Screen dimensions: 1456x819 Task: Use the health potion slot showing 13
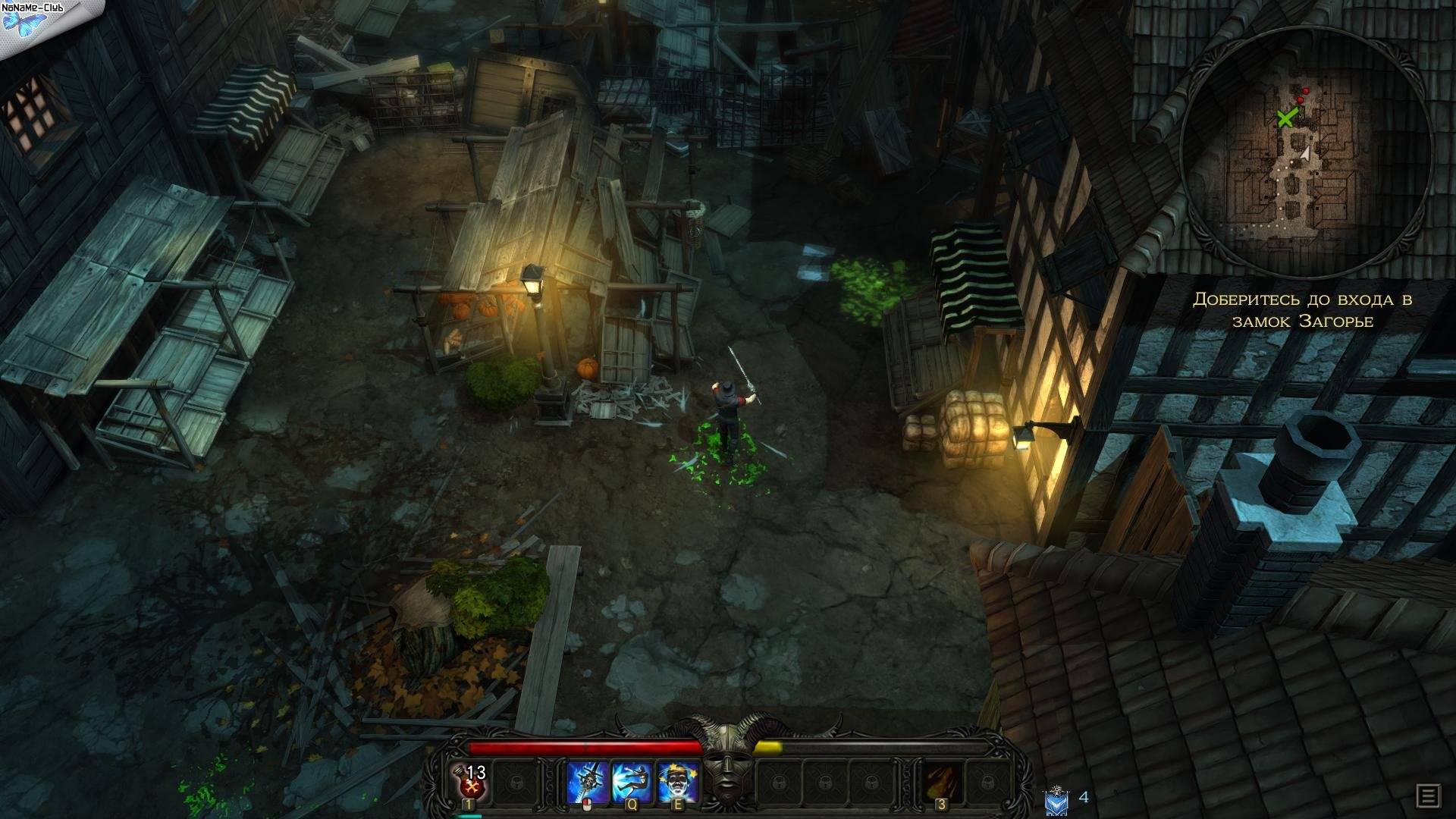(x=470, y=781)
